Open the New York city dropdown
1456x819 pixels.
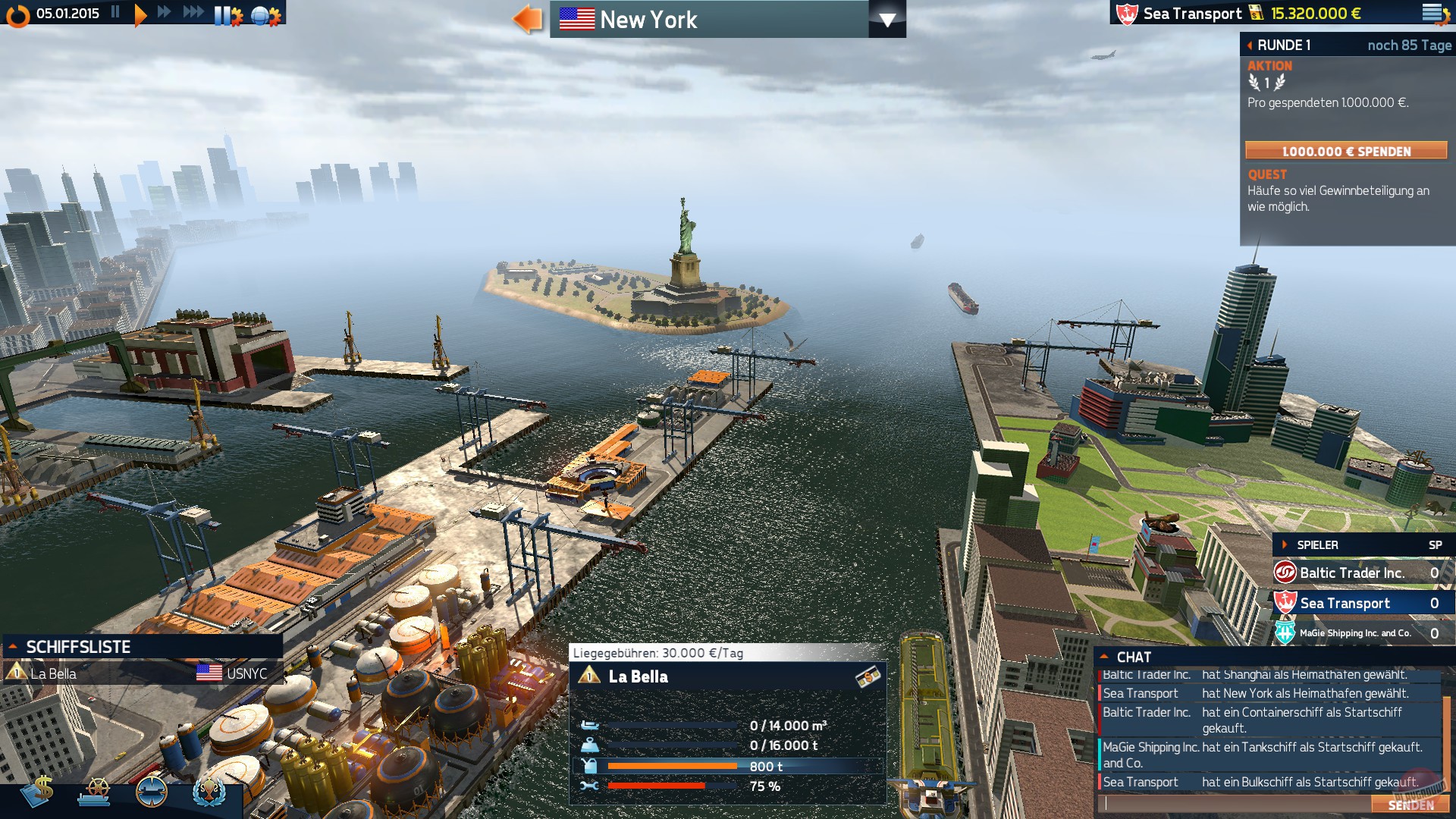889,20
